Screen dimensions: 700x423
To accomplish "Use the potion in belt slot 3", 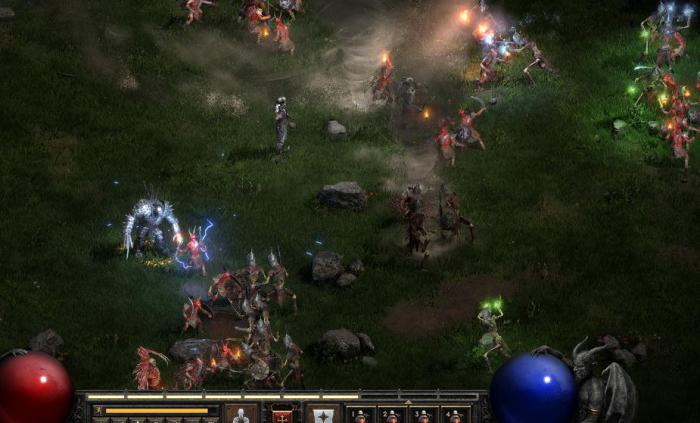I will point(423,414).
